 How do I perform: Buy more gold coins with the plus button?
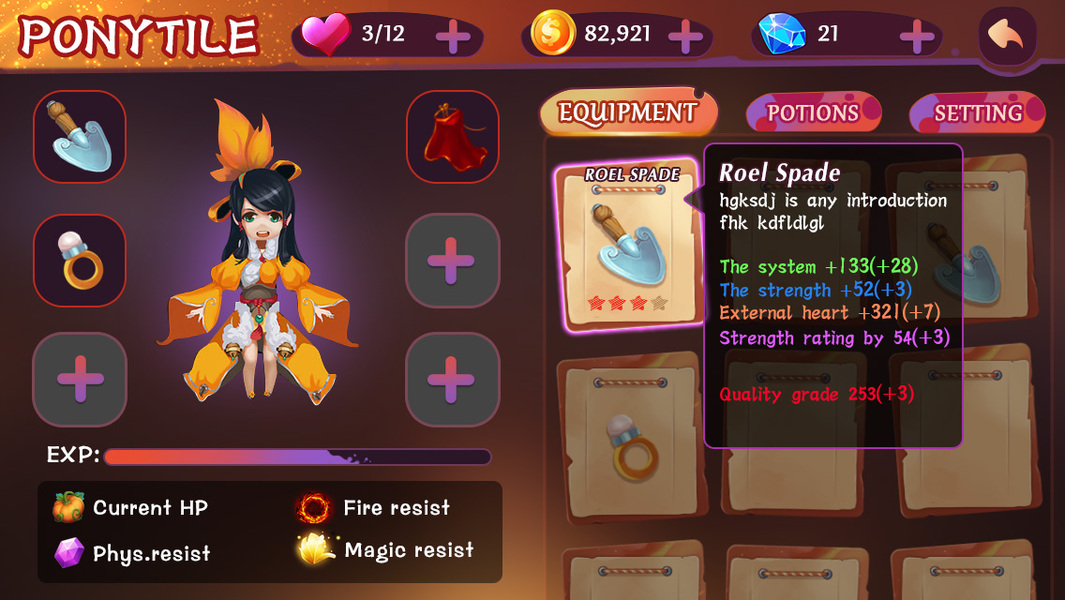[x=685, y=37]
